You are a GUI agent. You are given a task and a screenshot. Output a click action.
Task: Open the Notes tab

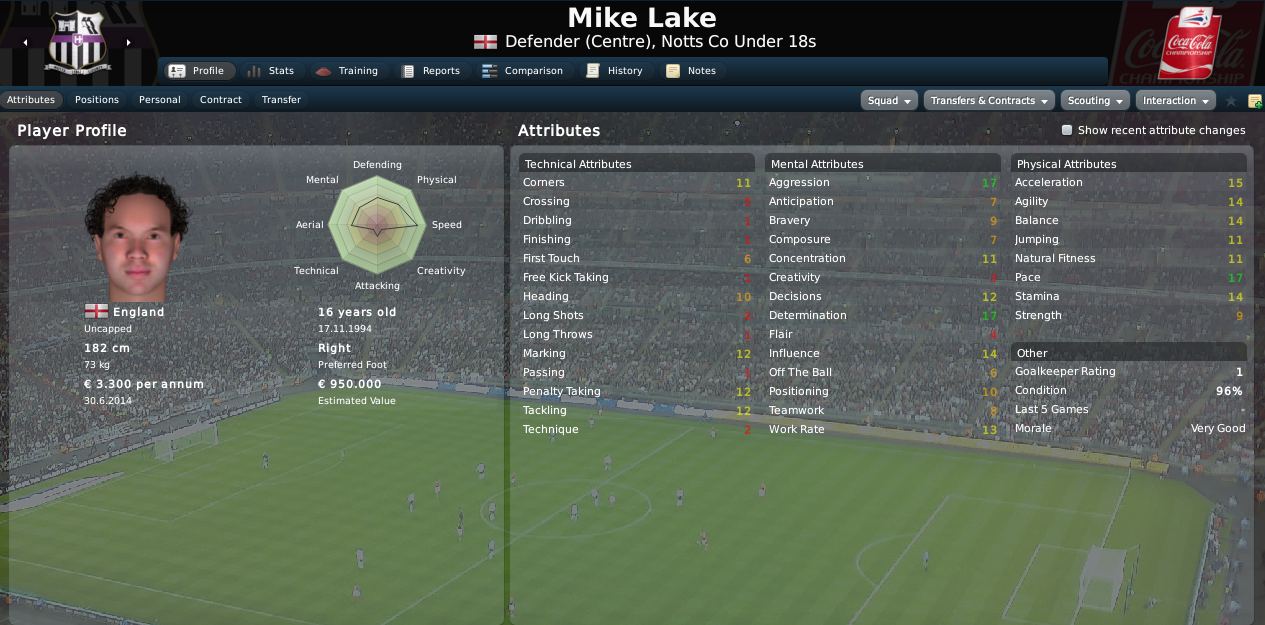pos(691,71)
